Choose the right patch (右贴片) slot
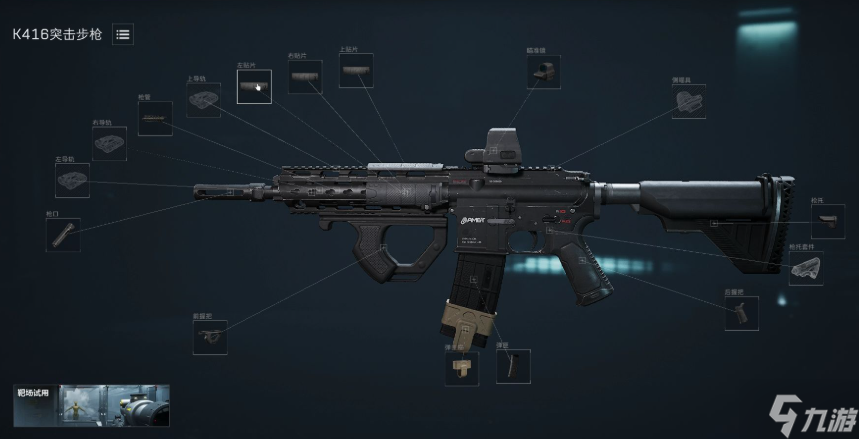 click(305, 77)
